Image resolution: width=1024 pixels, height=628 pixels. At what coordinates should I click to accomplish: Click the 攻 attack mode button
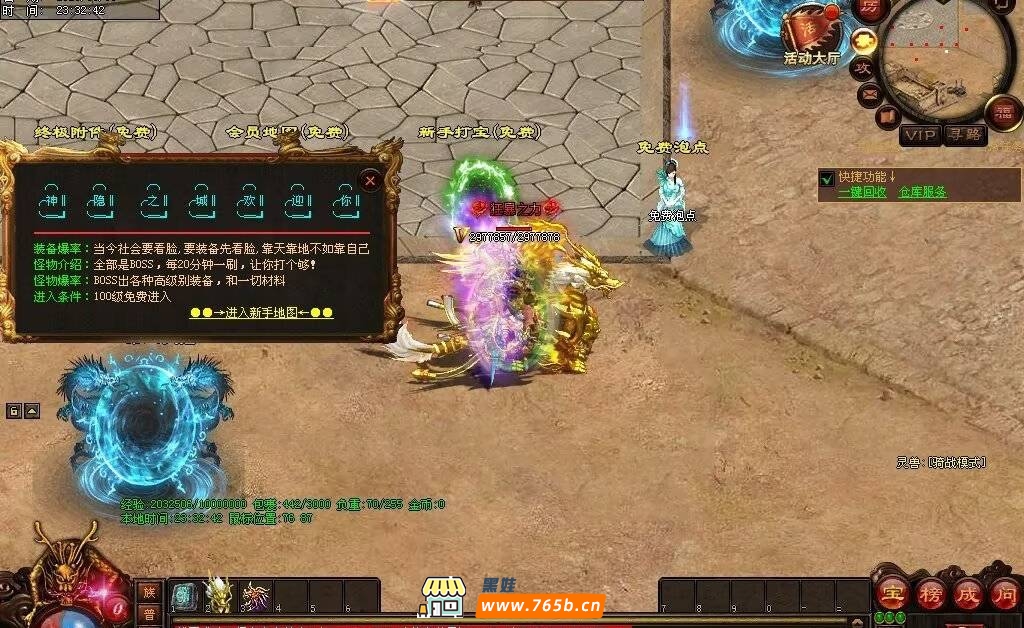click(862, 68)
